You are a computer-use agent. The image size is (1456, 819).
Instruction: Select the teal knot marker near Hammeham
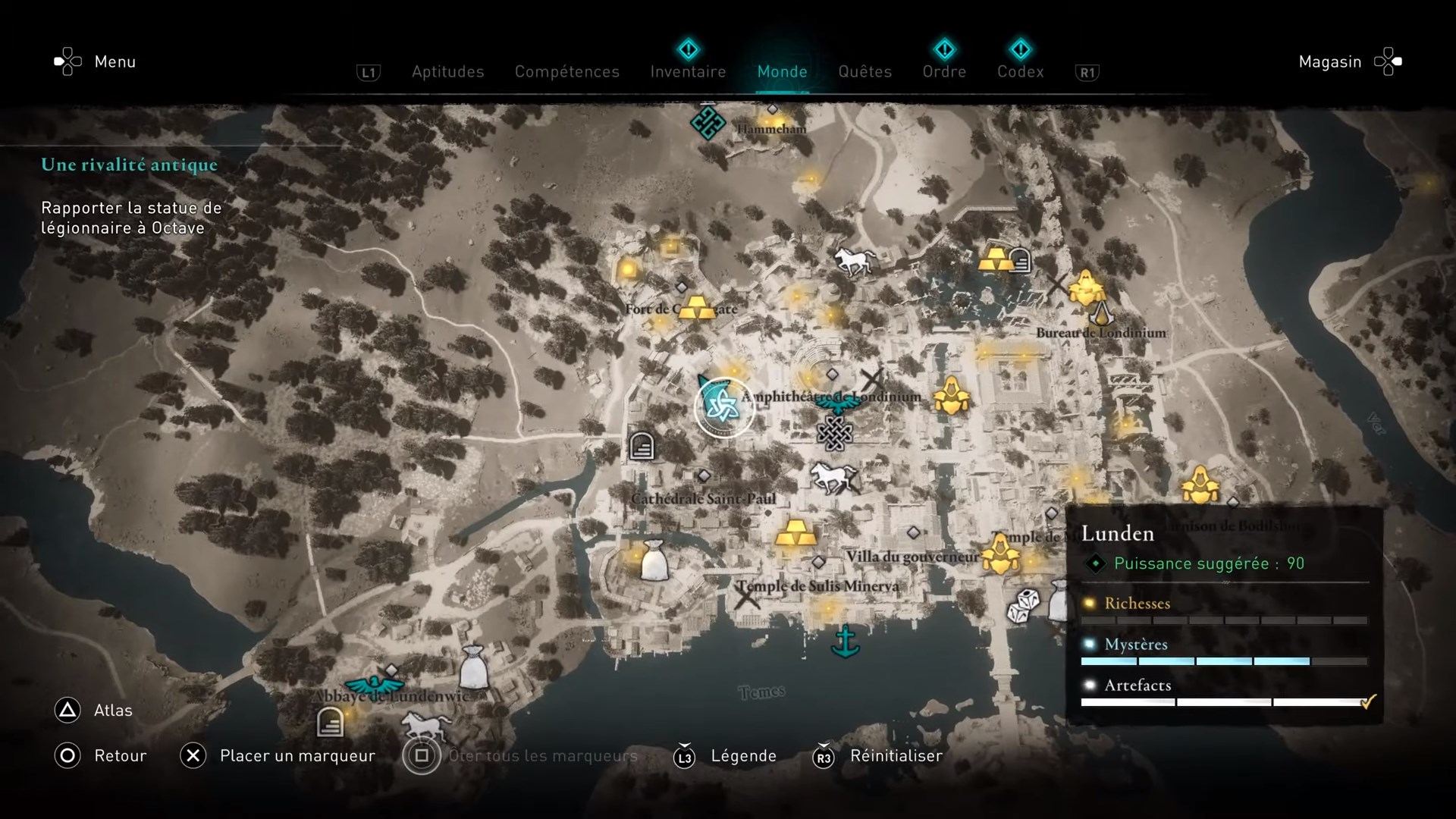coord(708,123)
